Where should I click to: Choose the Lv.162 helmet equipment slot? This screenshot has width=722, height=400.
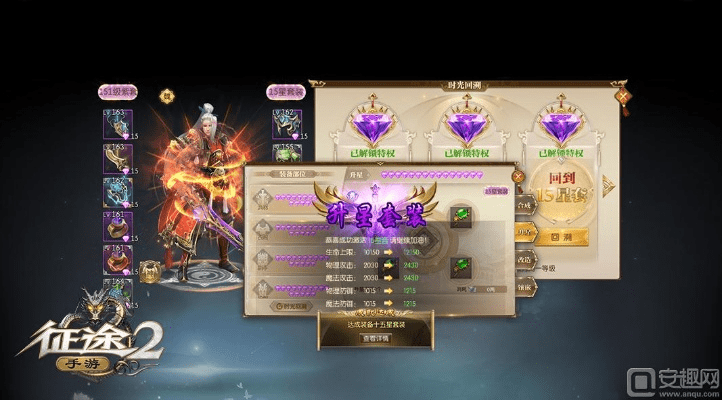(x=283, y=120)
